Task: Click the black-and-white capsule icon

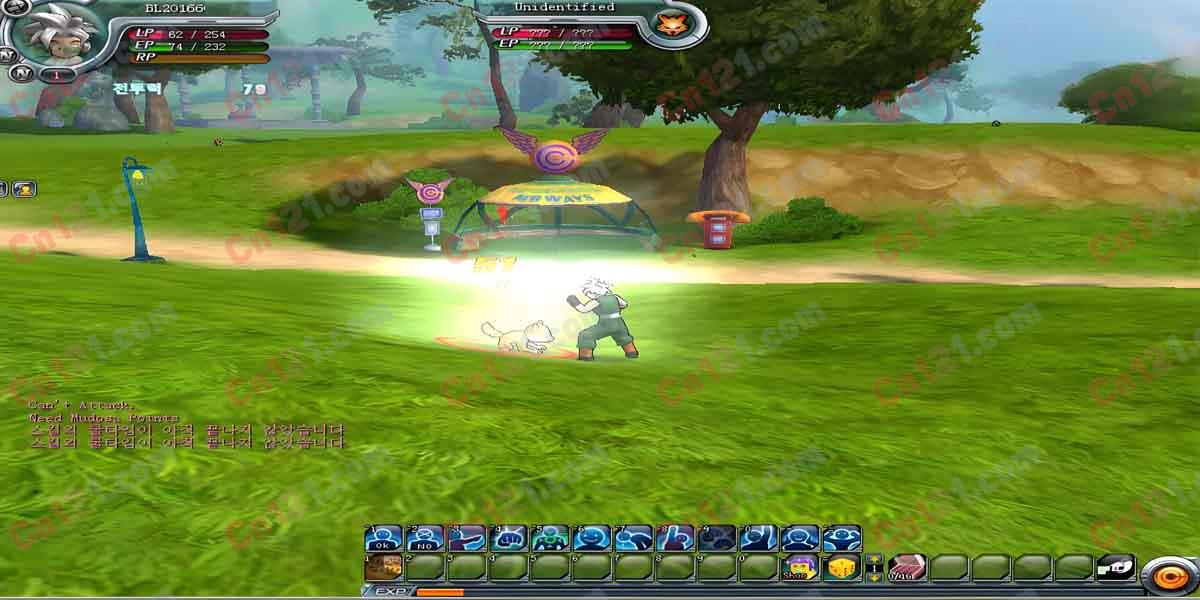Action: tap(1116, 567)
